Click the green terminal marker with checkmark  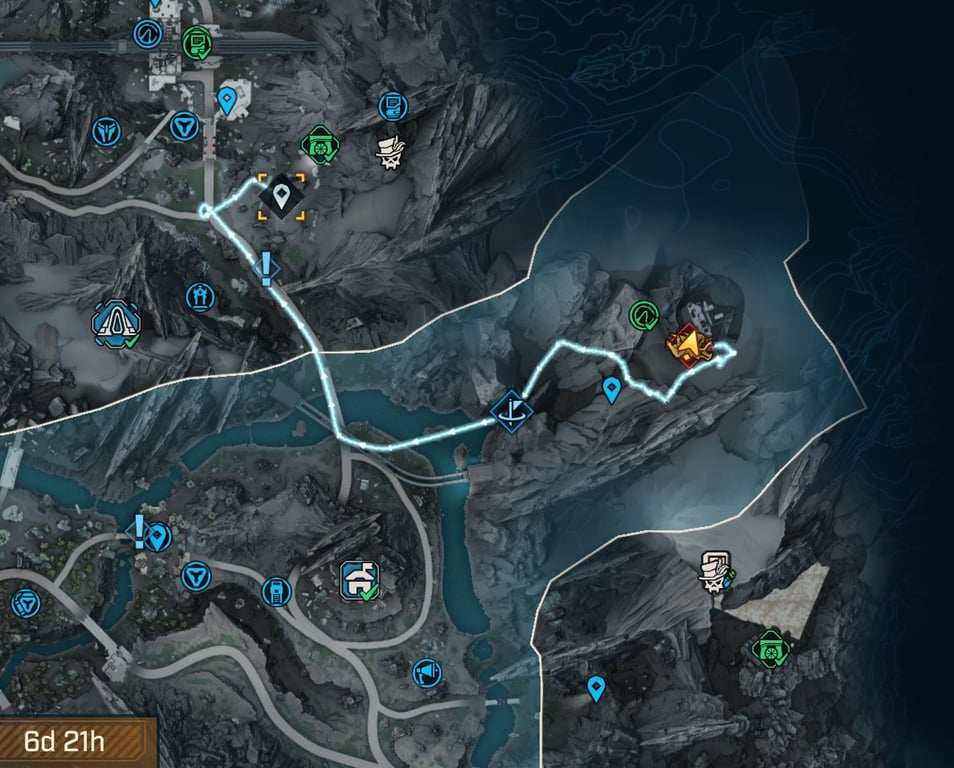pos(196,43)
